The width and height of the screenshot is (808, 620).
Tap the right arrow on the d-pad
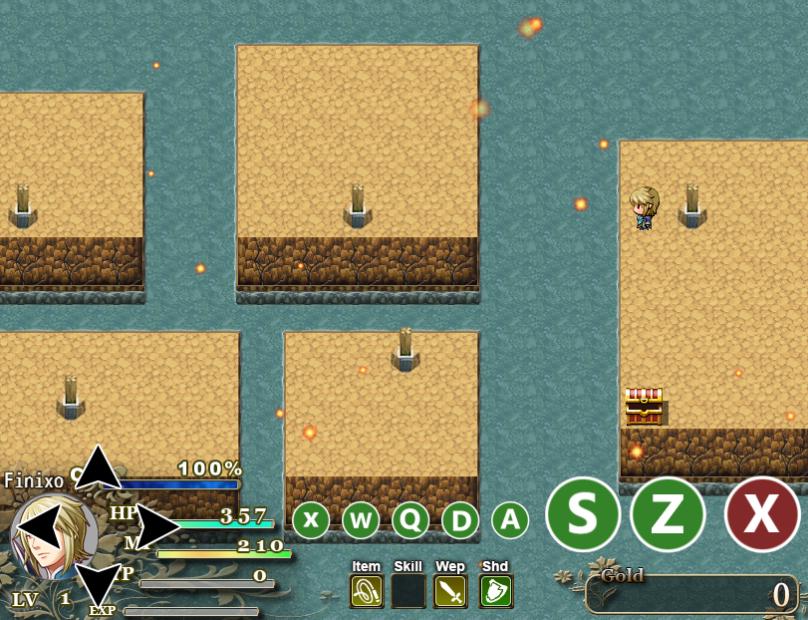tap(156, 526)
